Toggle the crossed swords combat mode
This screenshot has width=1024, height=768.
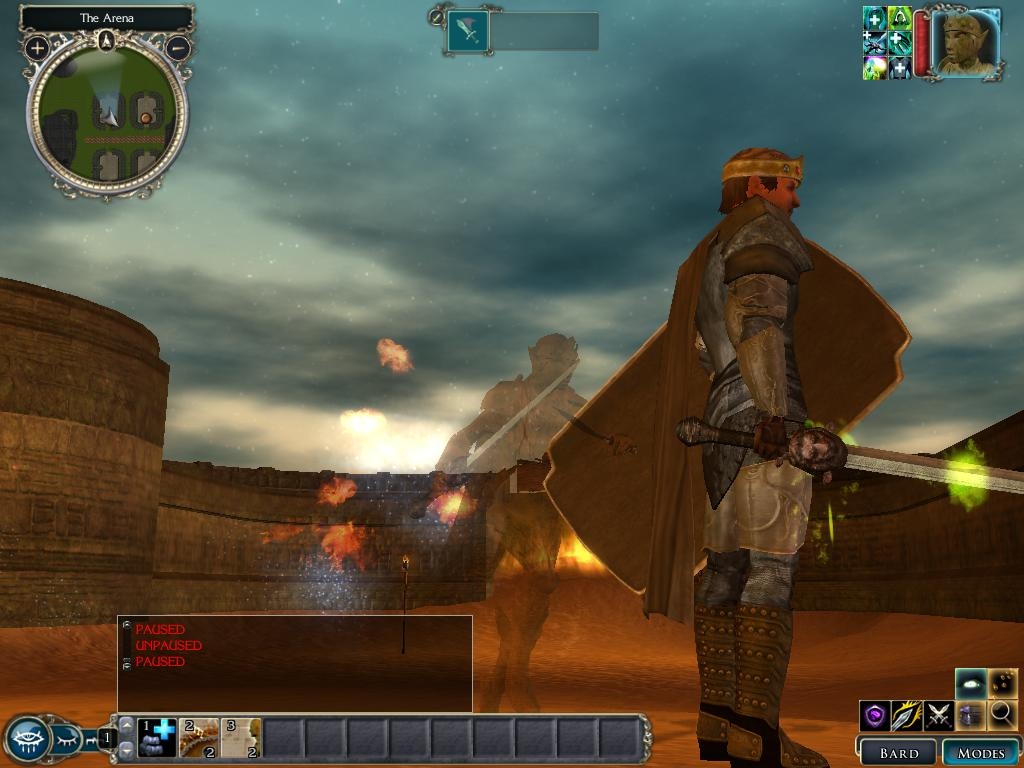[x=938, y=715]
